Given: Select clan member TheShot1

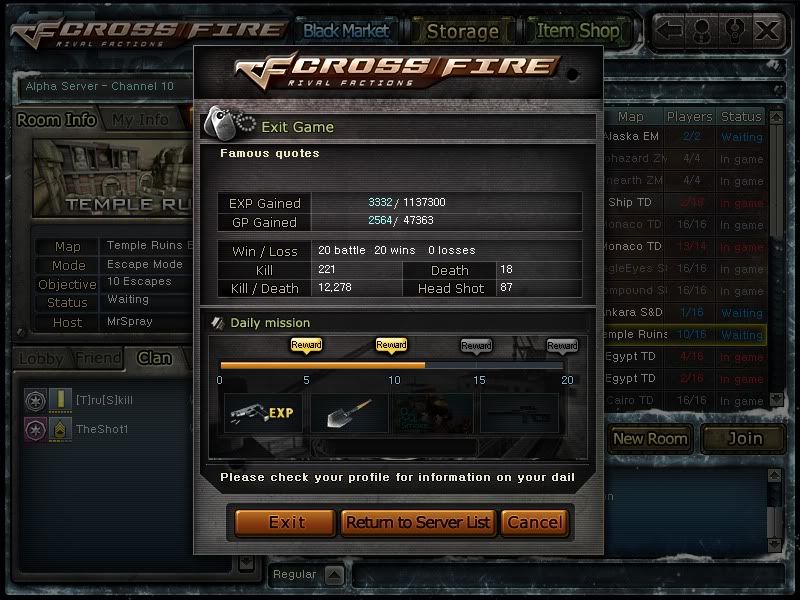Looking at the screenshot, I should pyautogui.click(x=102, y=429).
